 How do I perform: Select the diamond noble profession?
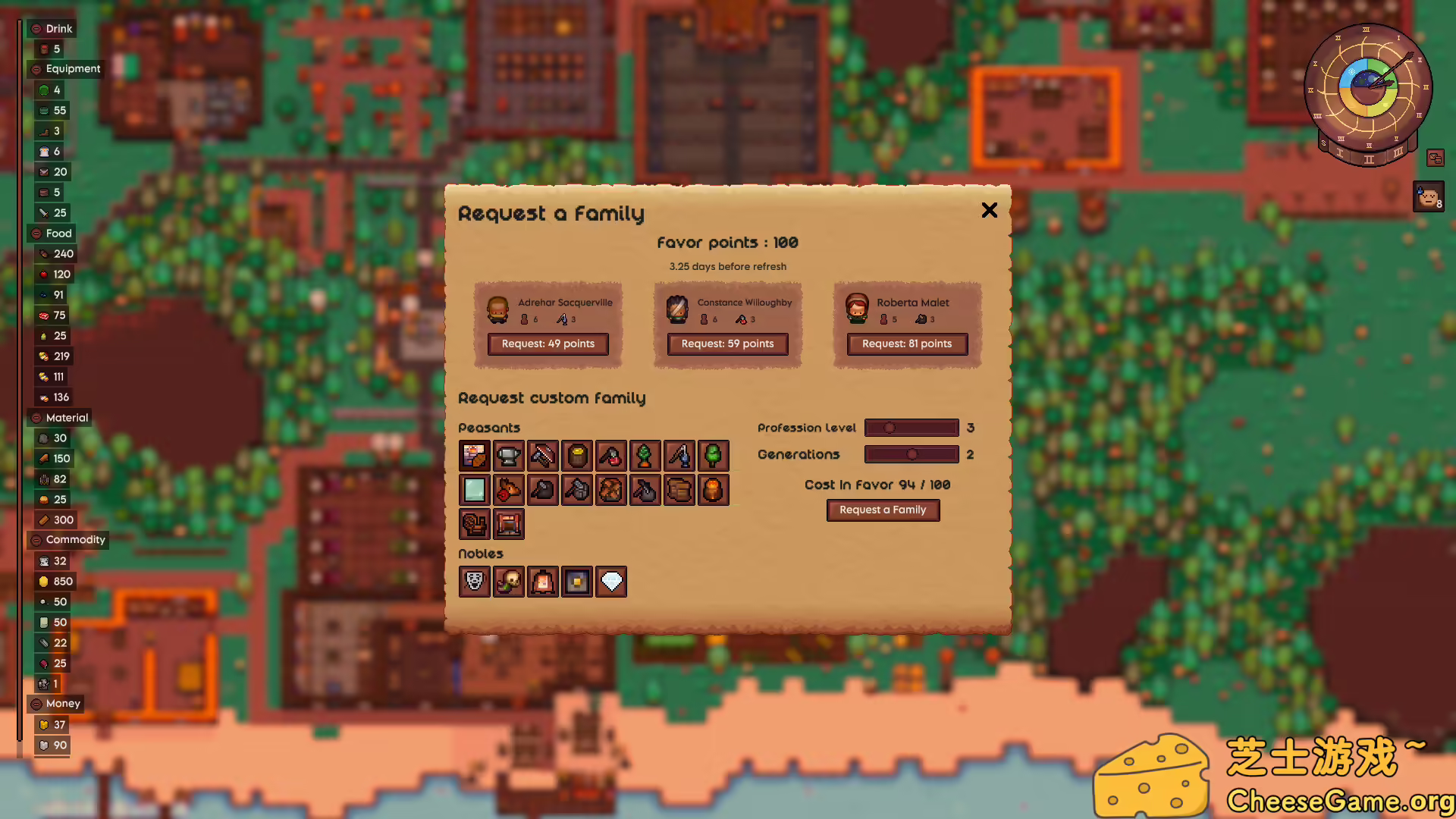point(611,582)
